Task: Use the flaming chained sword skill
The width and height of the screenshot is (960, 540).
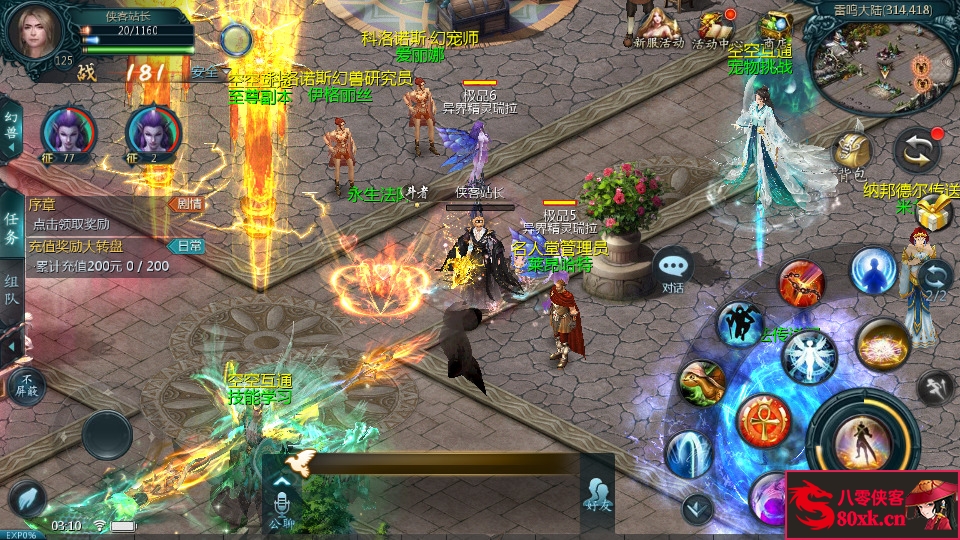Action: tap(801, 283)
